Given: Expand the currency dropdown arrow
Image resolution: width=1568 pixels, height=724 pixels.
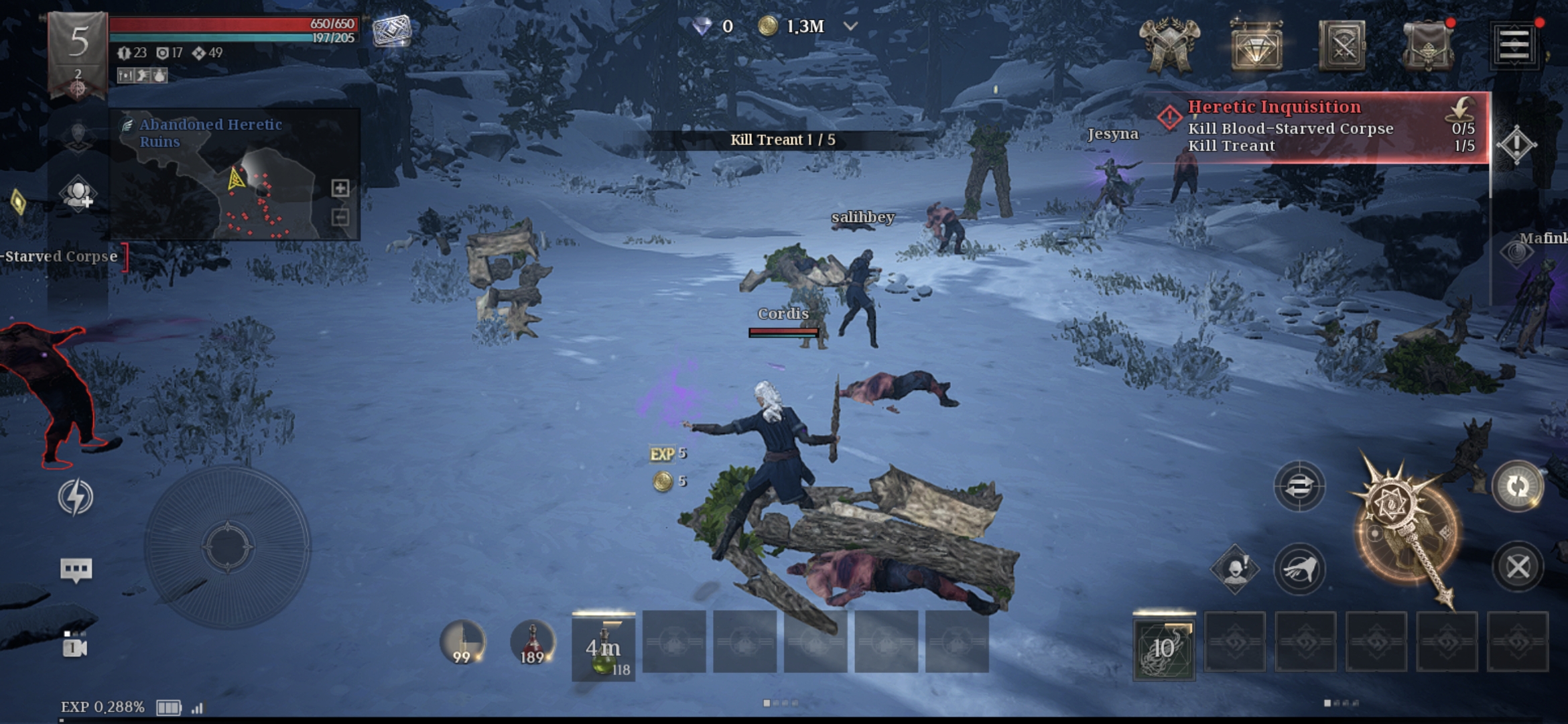Looking at the screenshot, I should pos(850,27).
